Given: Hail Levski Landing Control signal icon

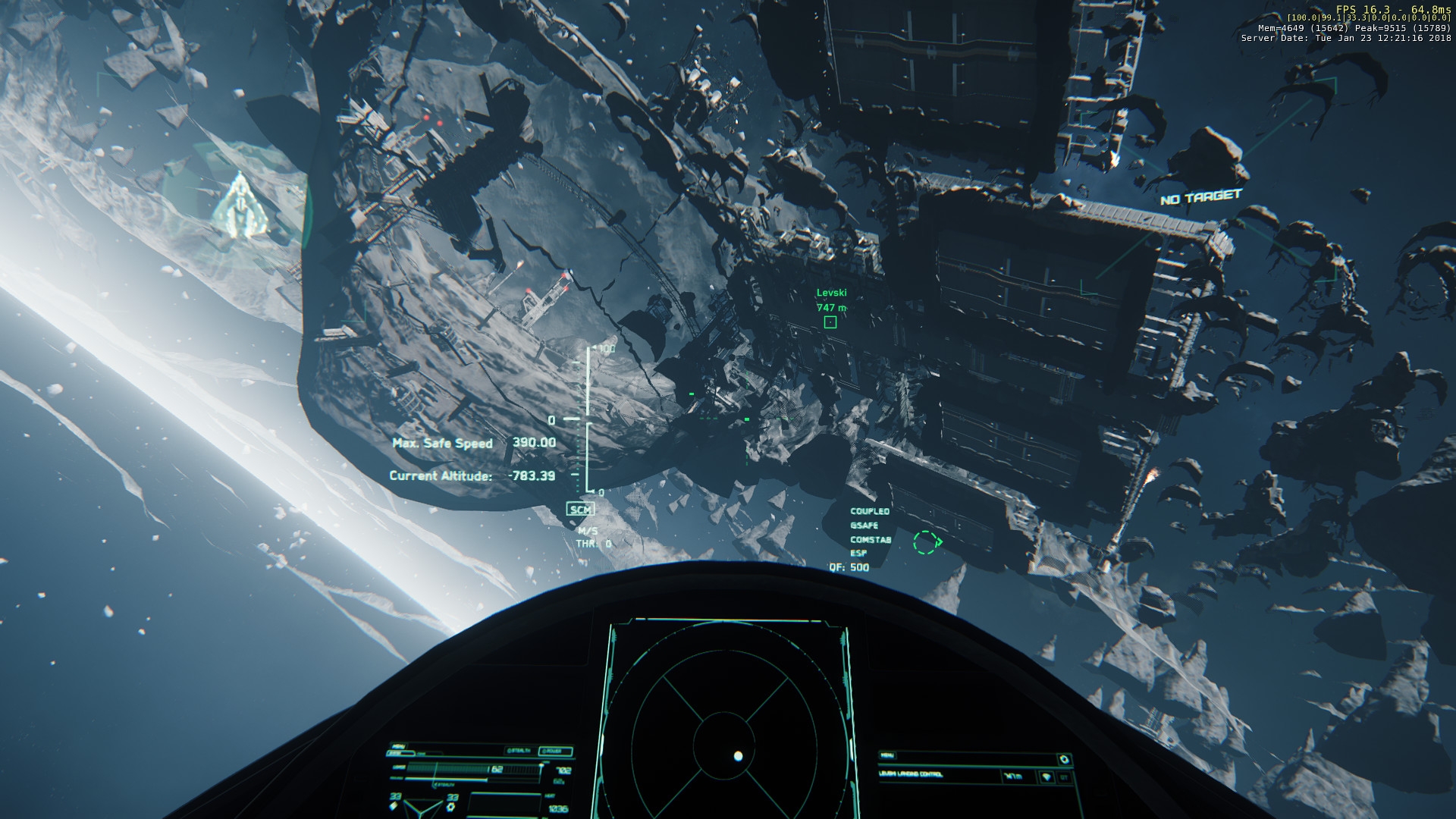Looking at the screenshot, I should click(1046, 777).
